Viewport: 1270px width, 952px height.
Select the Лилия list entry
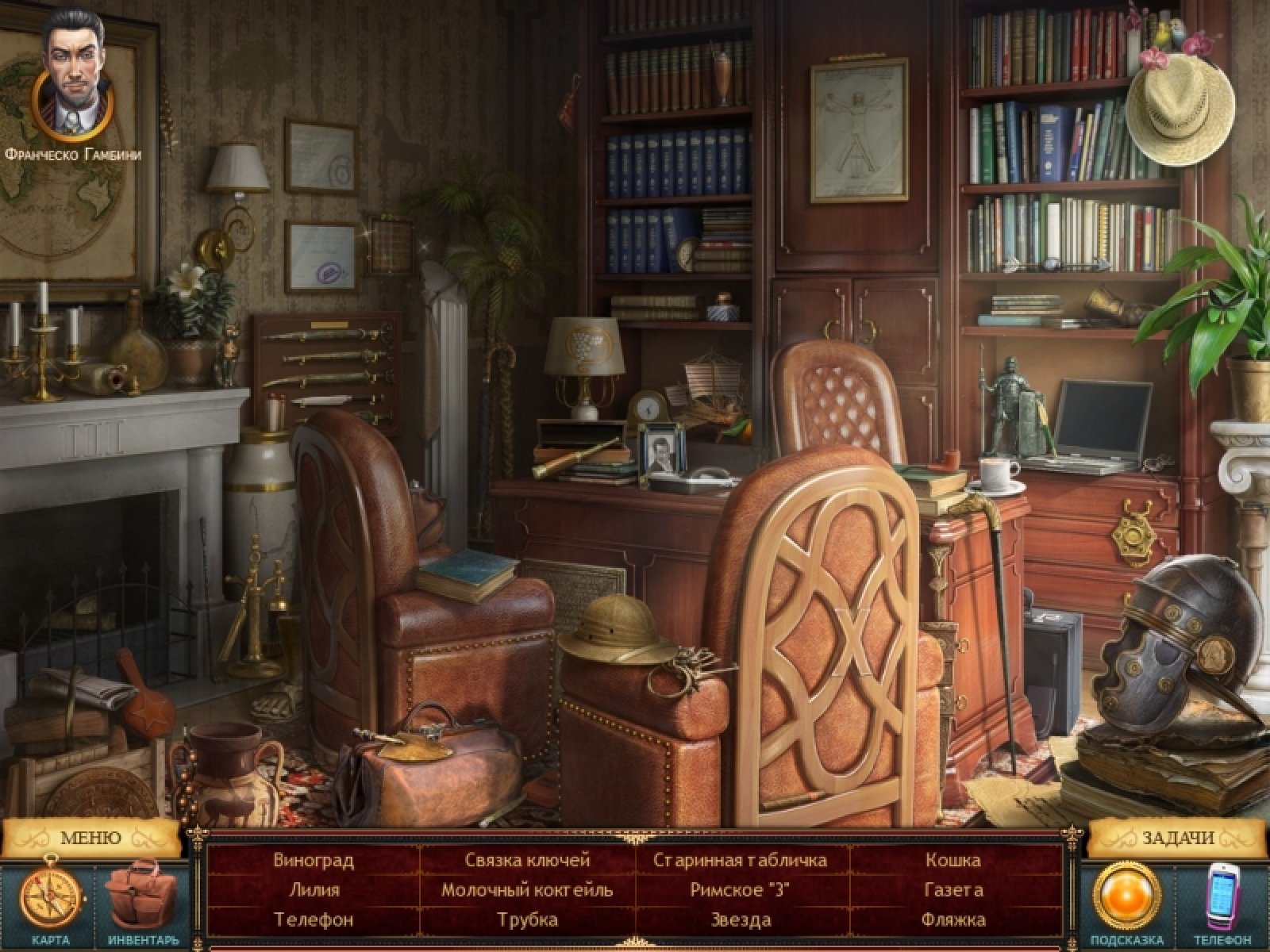click(x=314, y=890)
